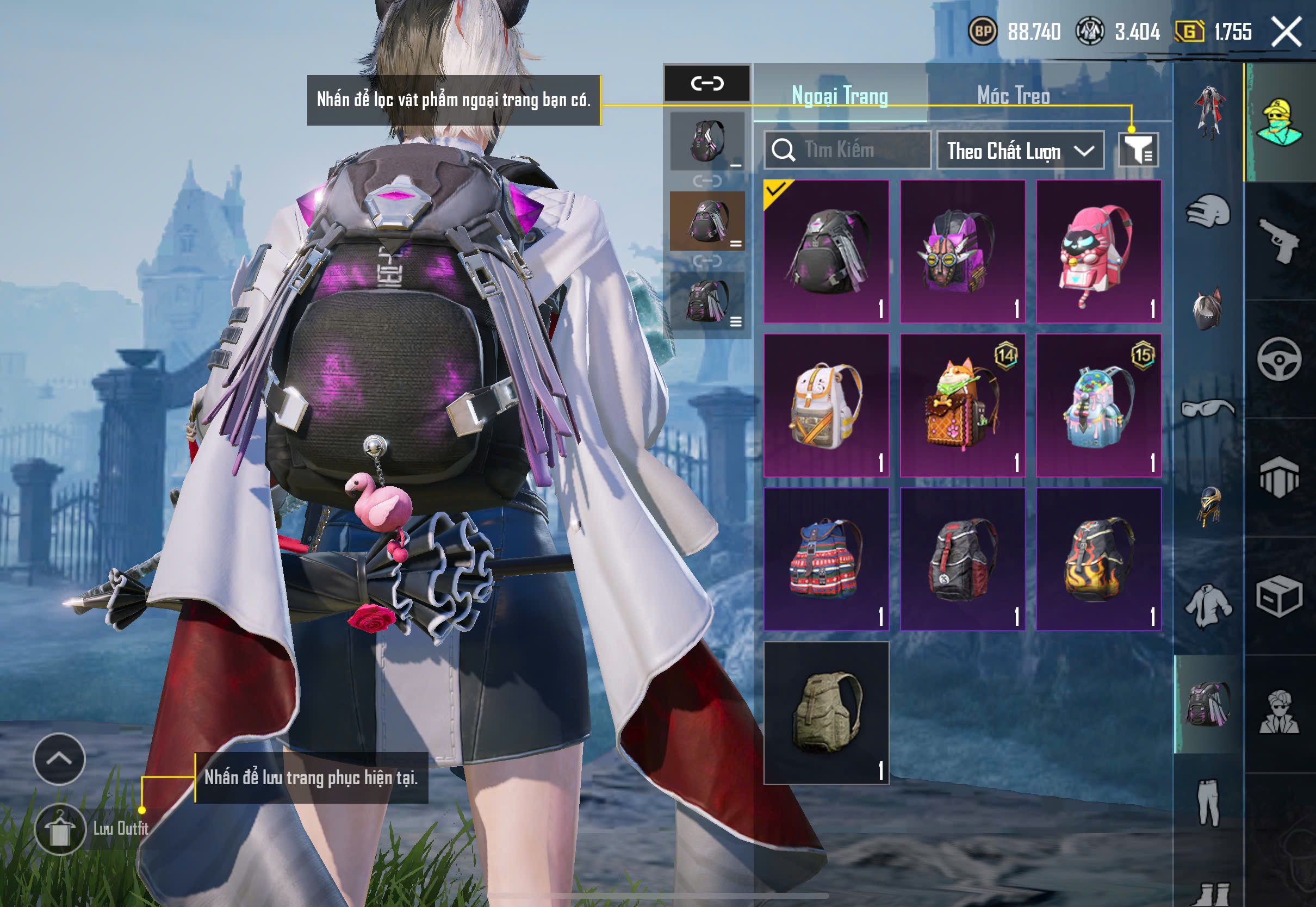Select the Ngoại Trang tab
1316x907 pixels.
coord(839,96)
